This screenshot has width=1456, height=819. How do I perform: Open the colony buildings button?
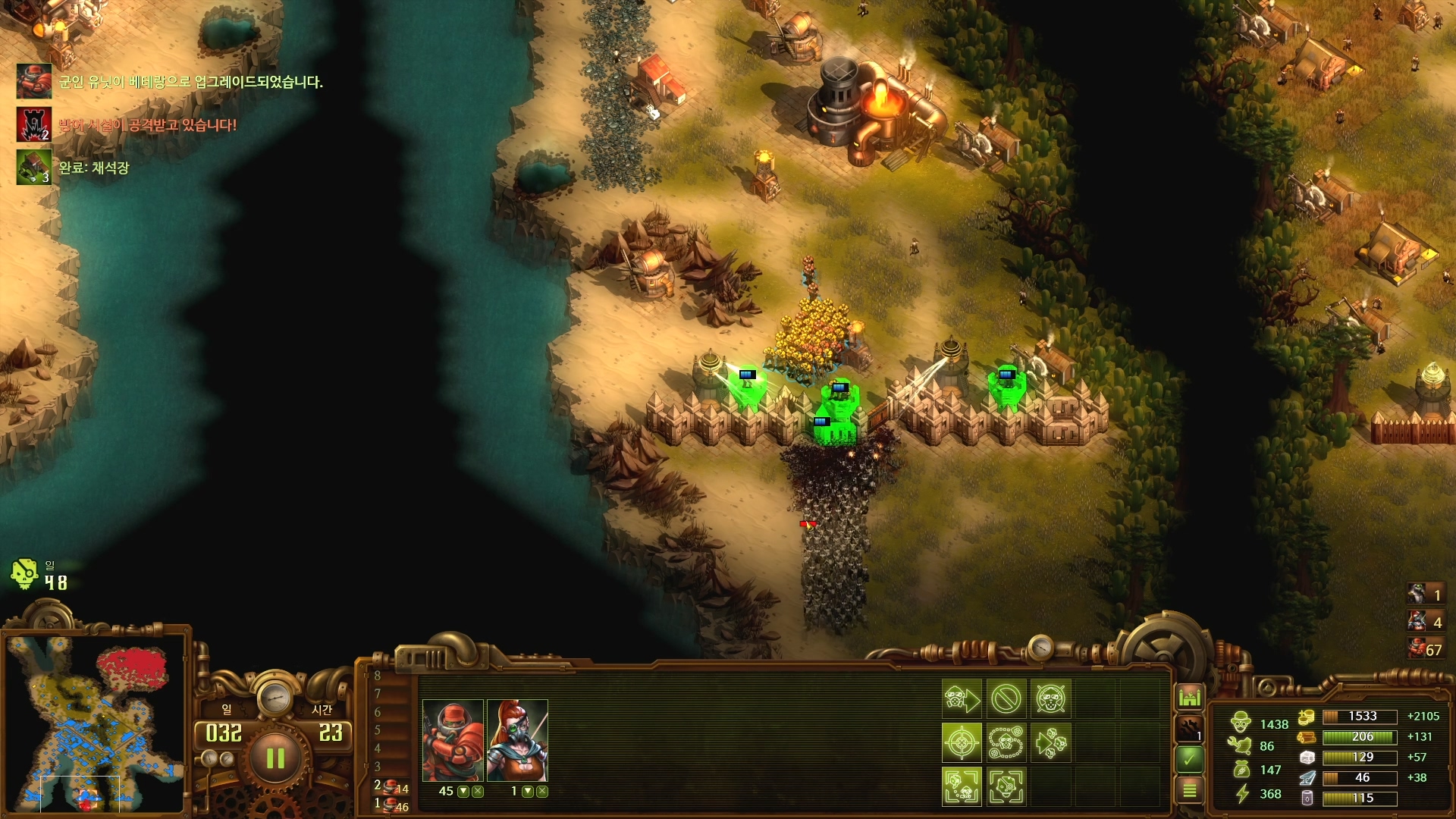[1189, 696]
